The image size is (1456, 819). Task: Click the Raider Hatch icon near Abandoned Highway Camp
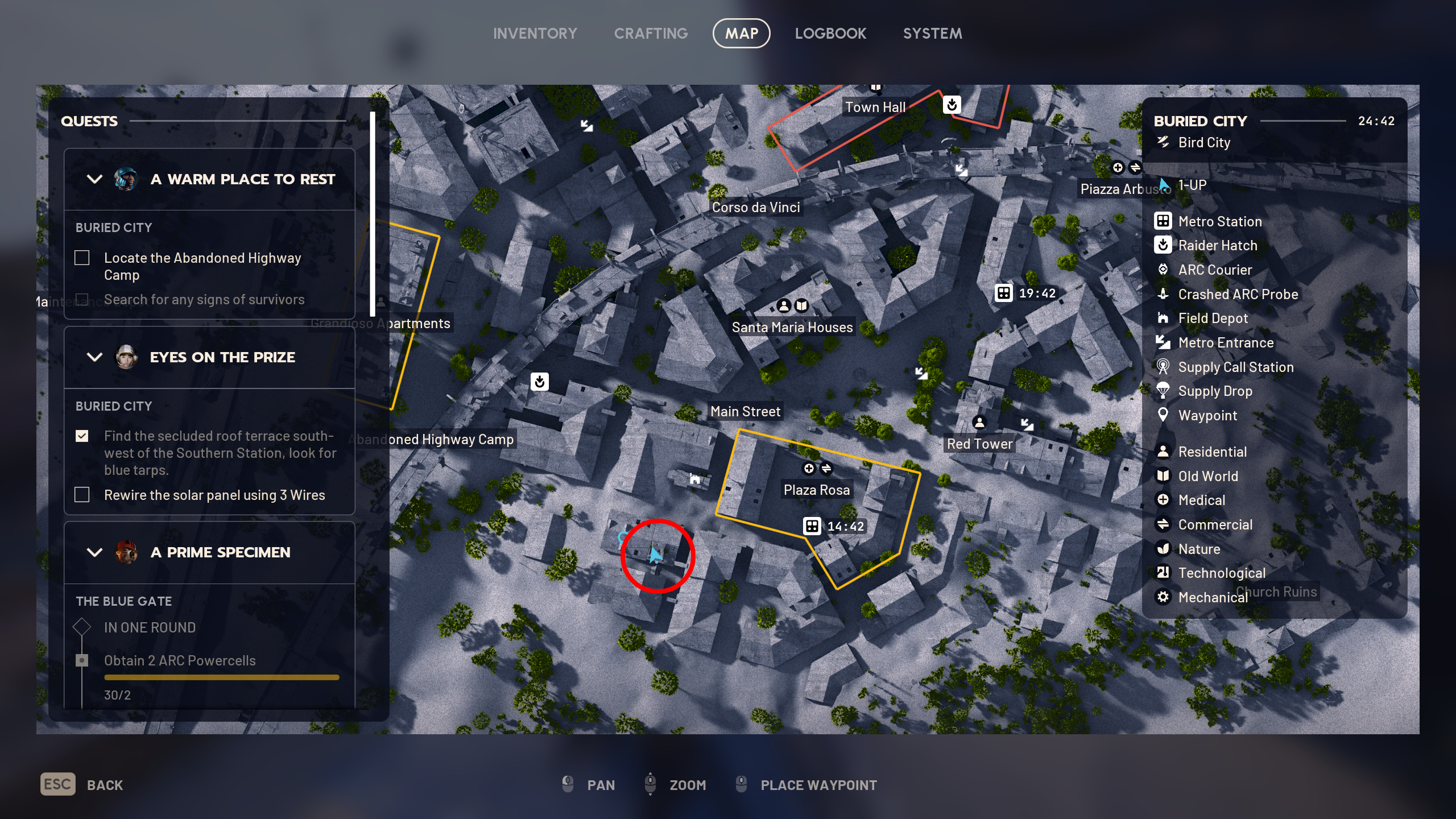(x=540, y=382)
